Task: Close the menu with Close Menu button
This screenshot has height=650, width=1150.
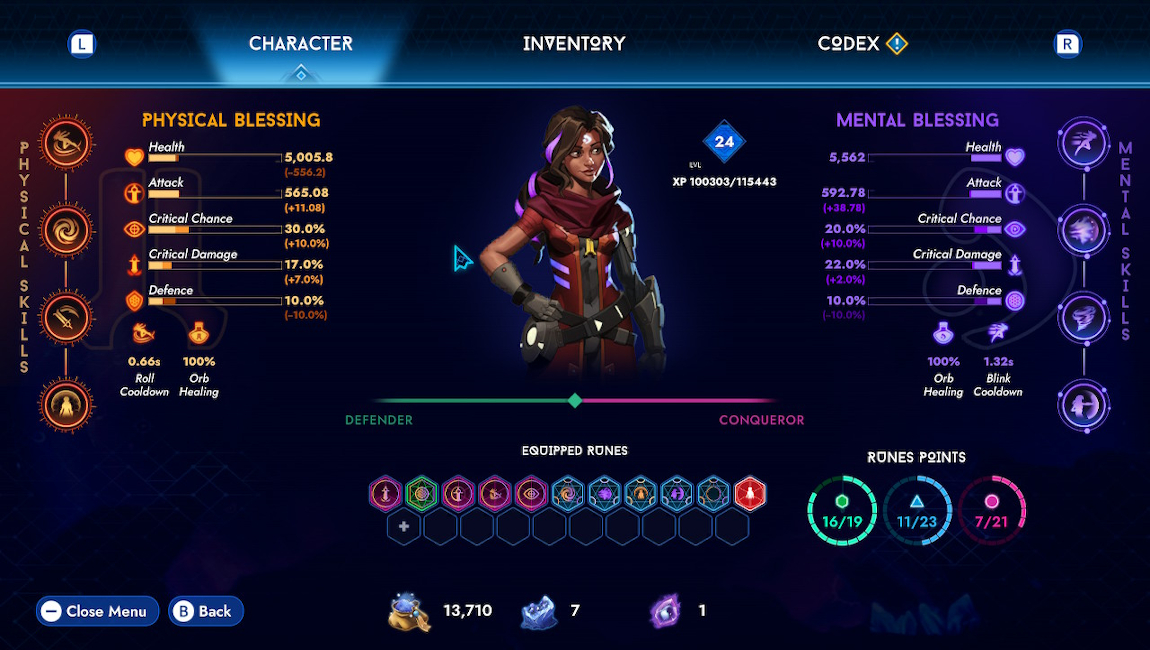Action: click(x=97, y=611)
